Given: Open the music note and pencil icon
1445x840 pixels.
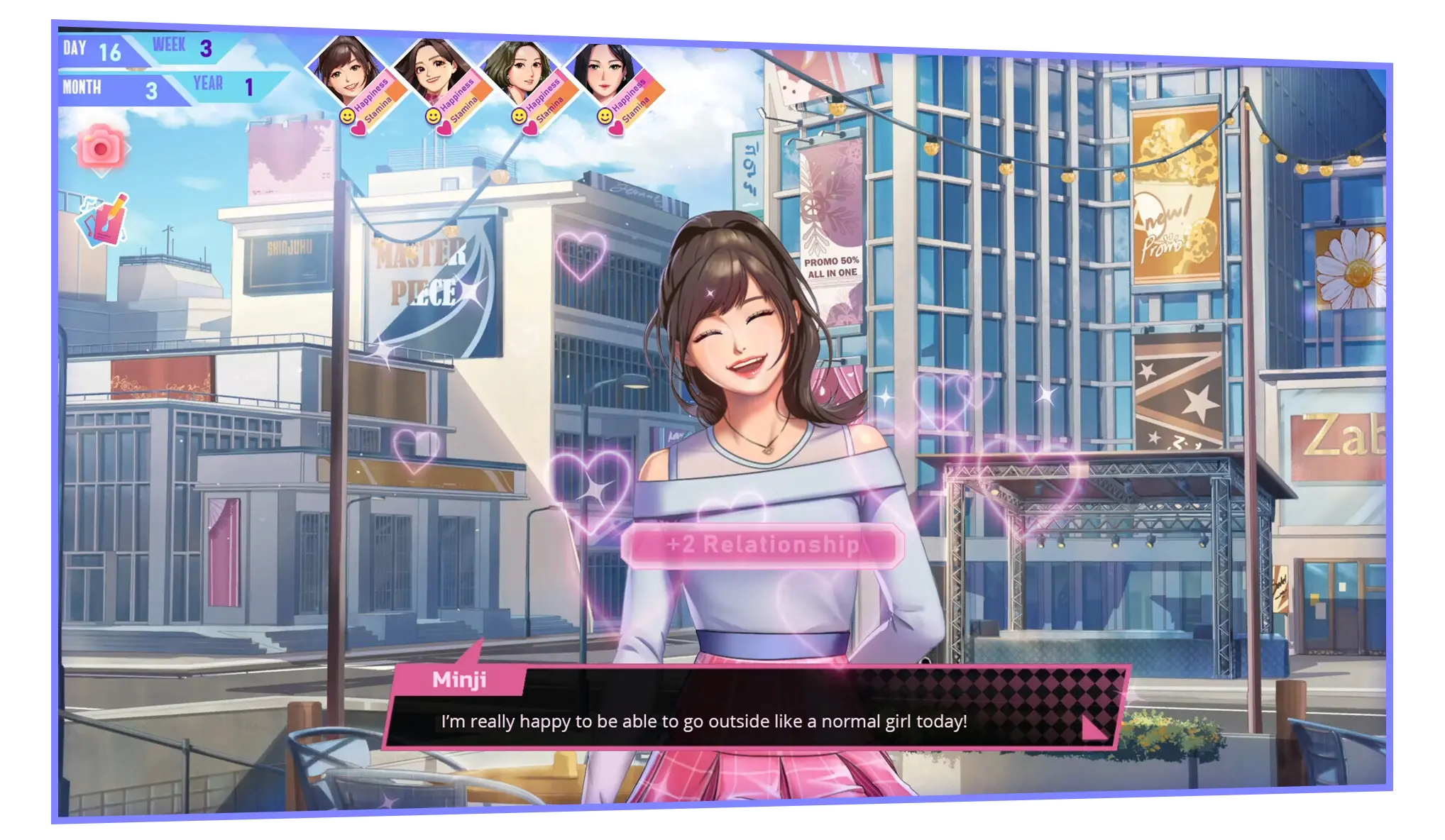Looking at the screenshot, I should (103, 220).
